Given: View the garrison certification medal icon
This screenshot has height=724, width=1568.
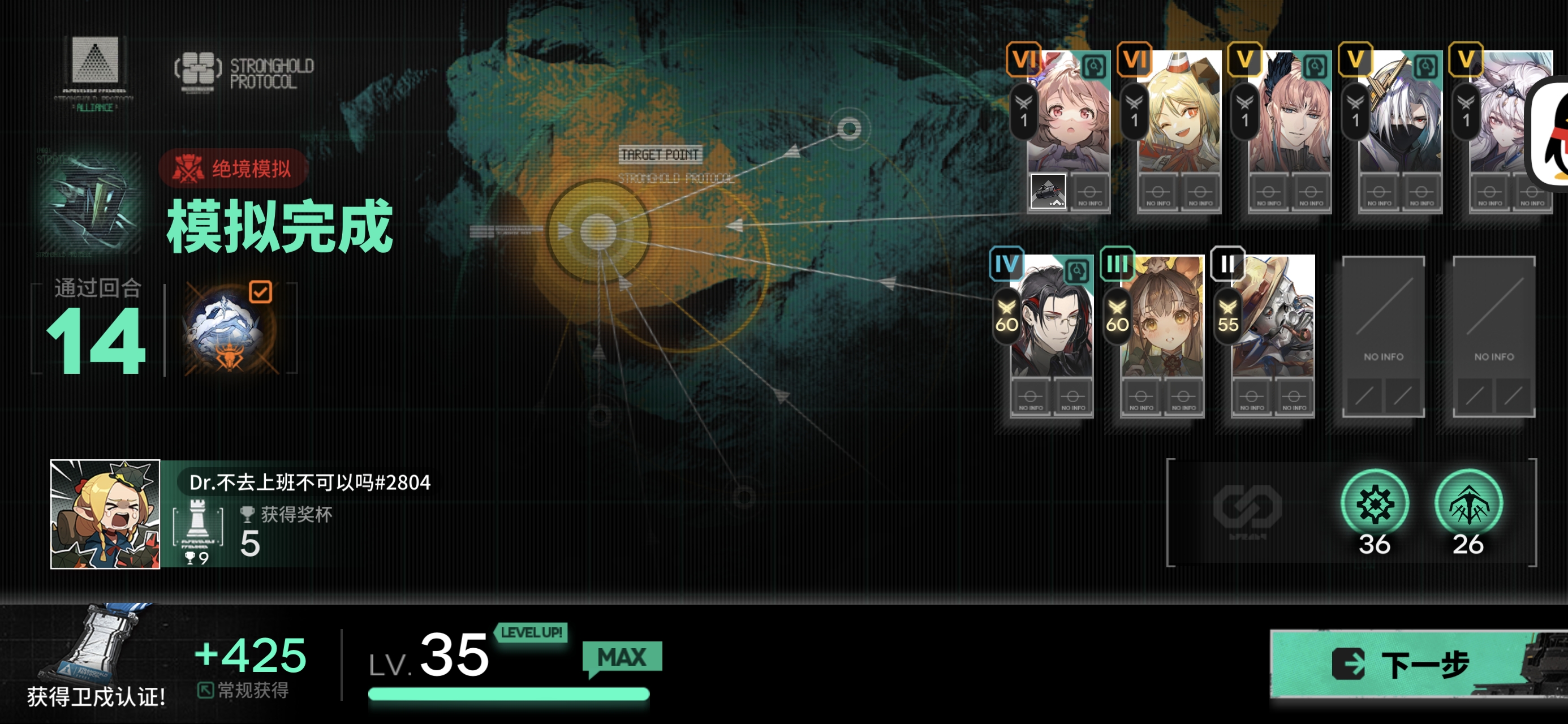Looking at the screenshot, I should coord(96,645).
